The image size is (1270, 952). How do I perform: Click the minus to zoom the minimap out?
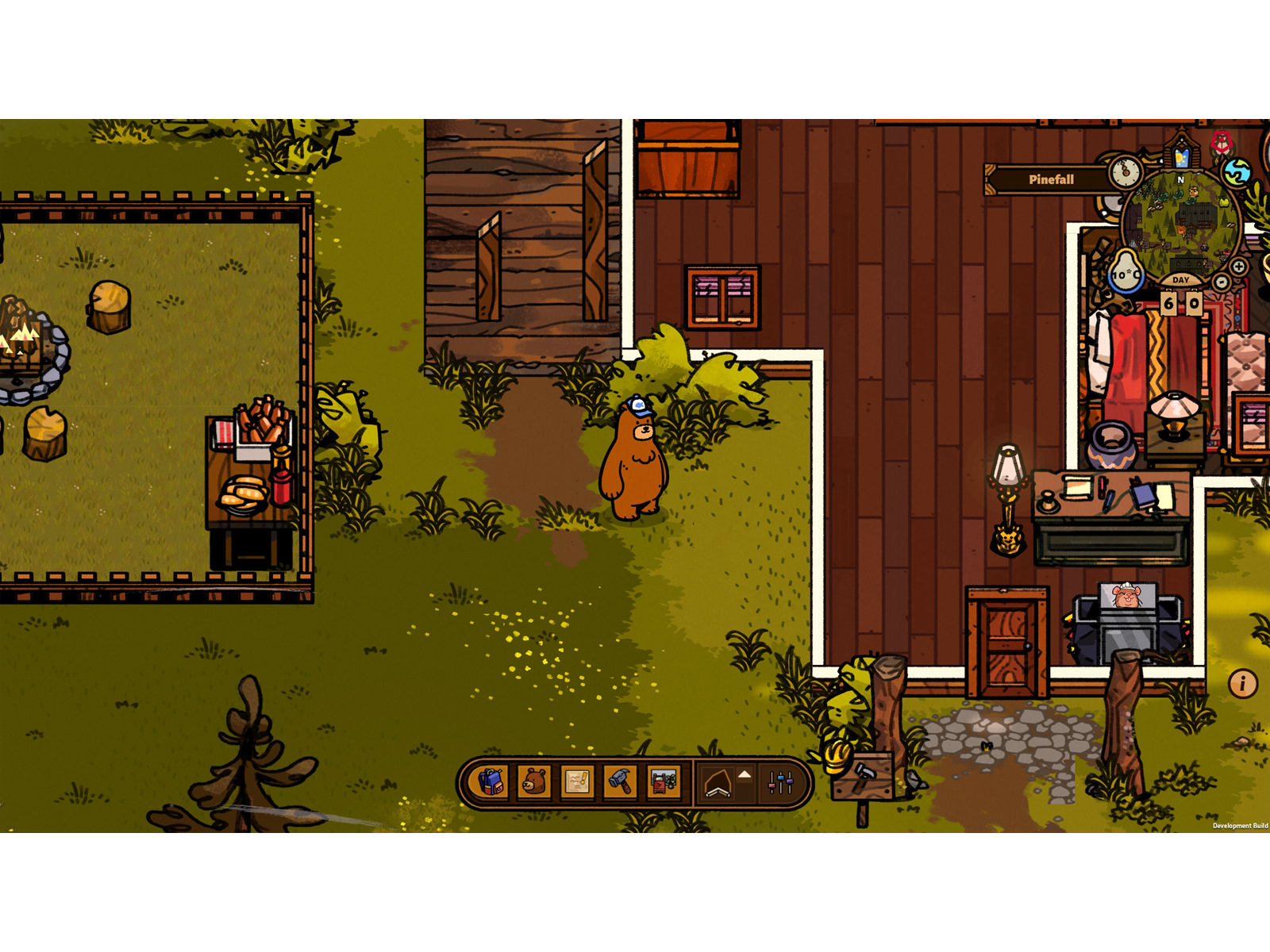[x=1220, y=283]
